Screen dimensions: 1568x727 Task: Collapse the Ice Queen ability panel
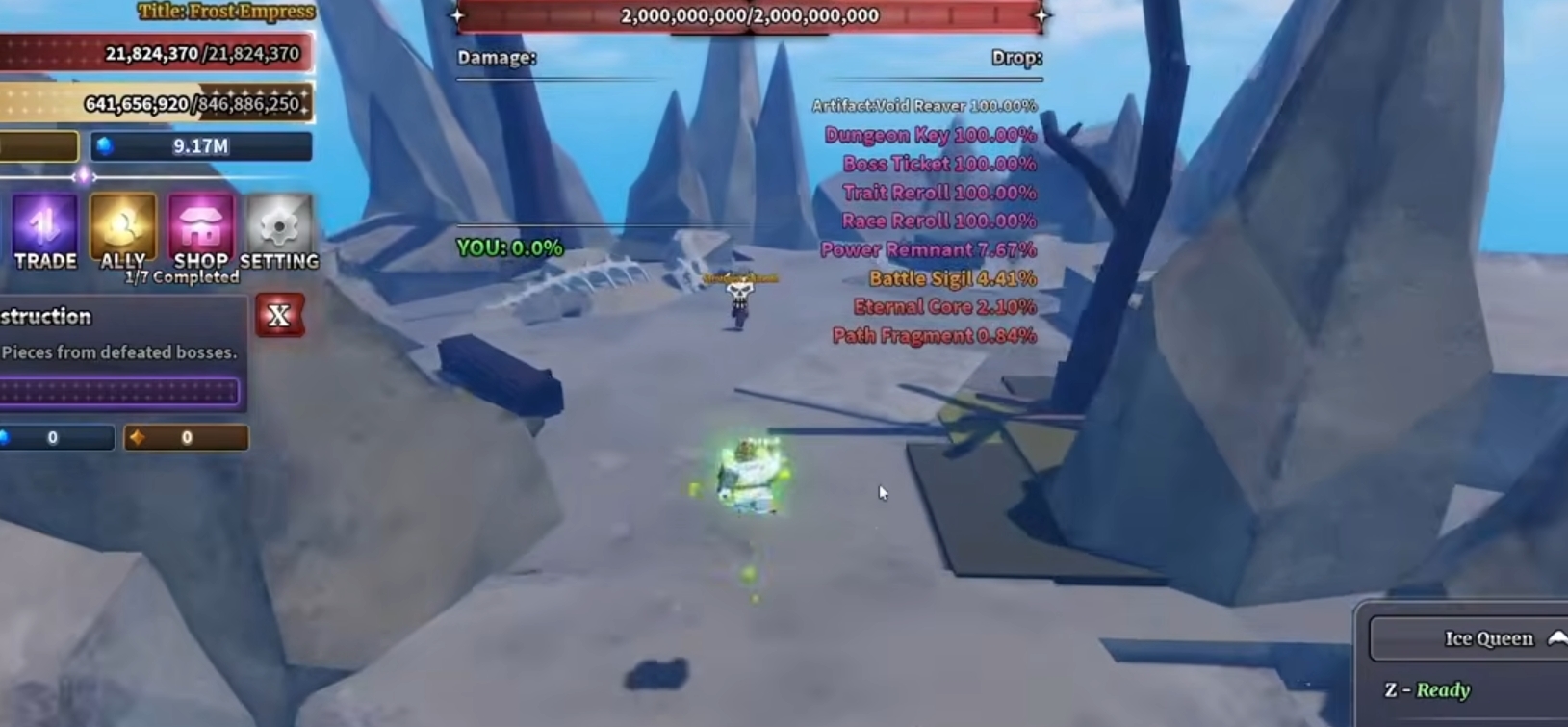1555,637
